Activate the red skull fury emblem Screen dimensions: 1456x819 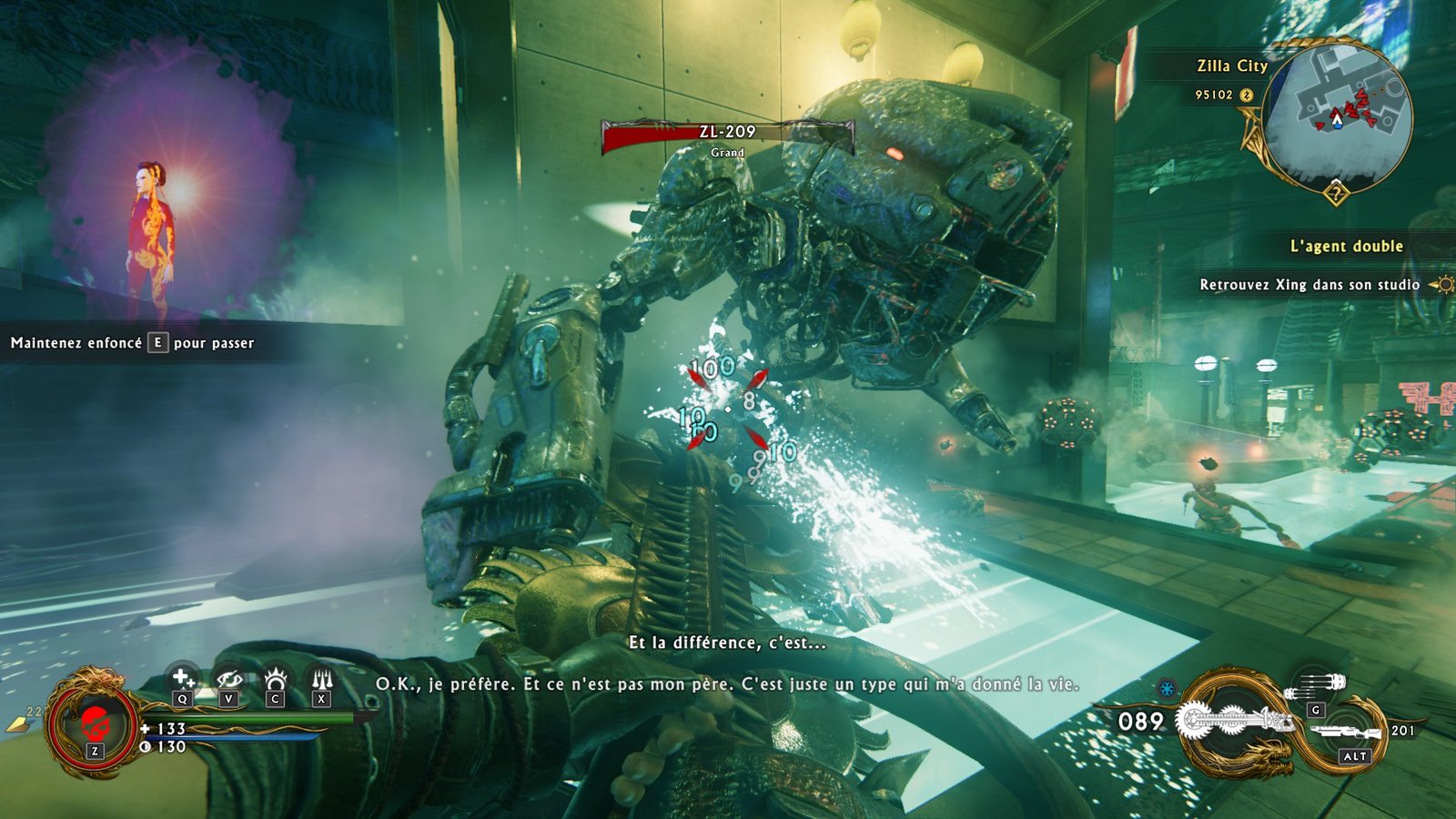(x=93, y=725)
